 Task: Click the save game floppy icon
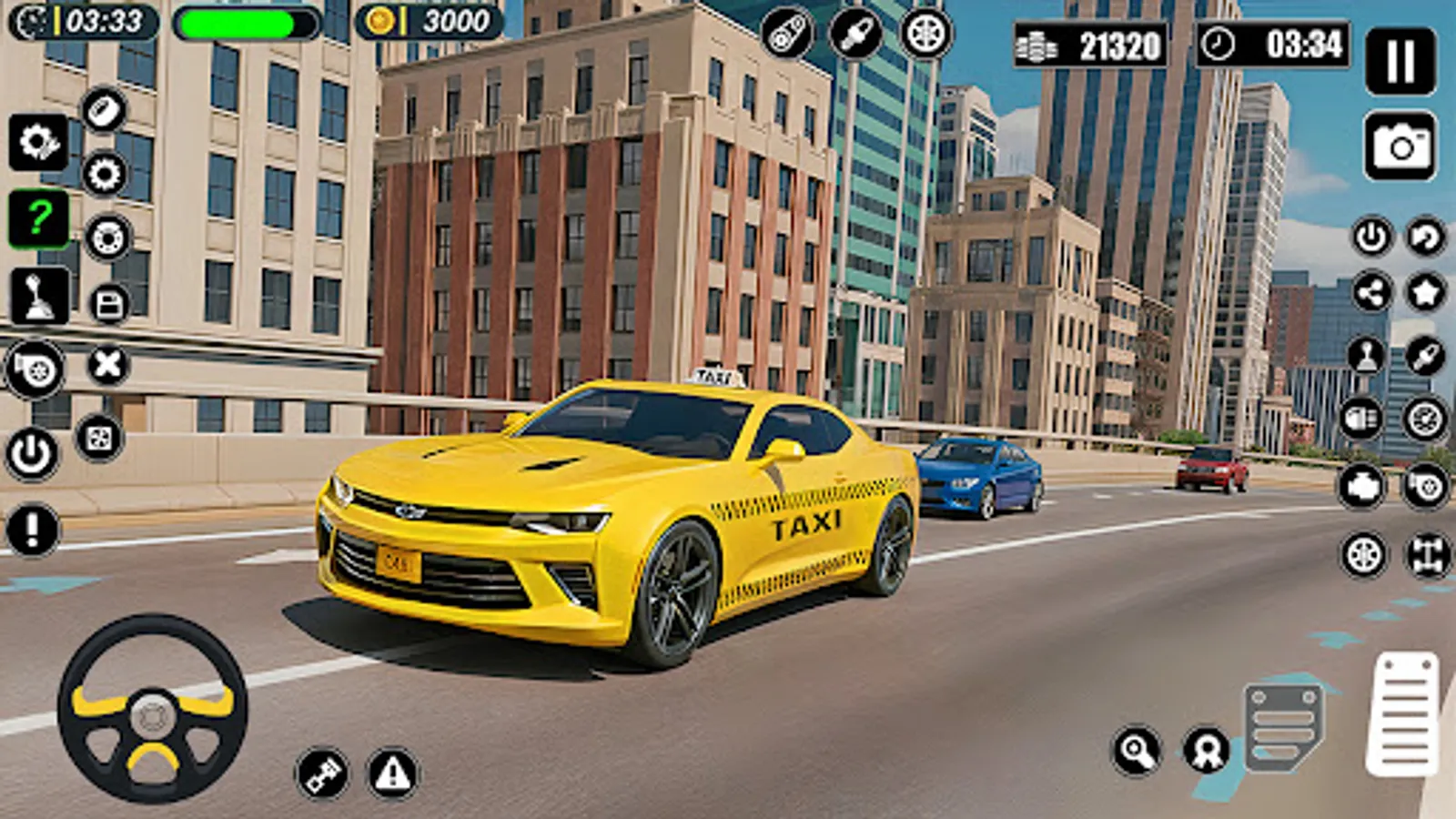pos(107,300)
